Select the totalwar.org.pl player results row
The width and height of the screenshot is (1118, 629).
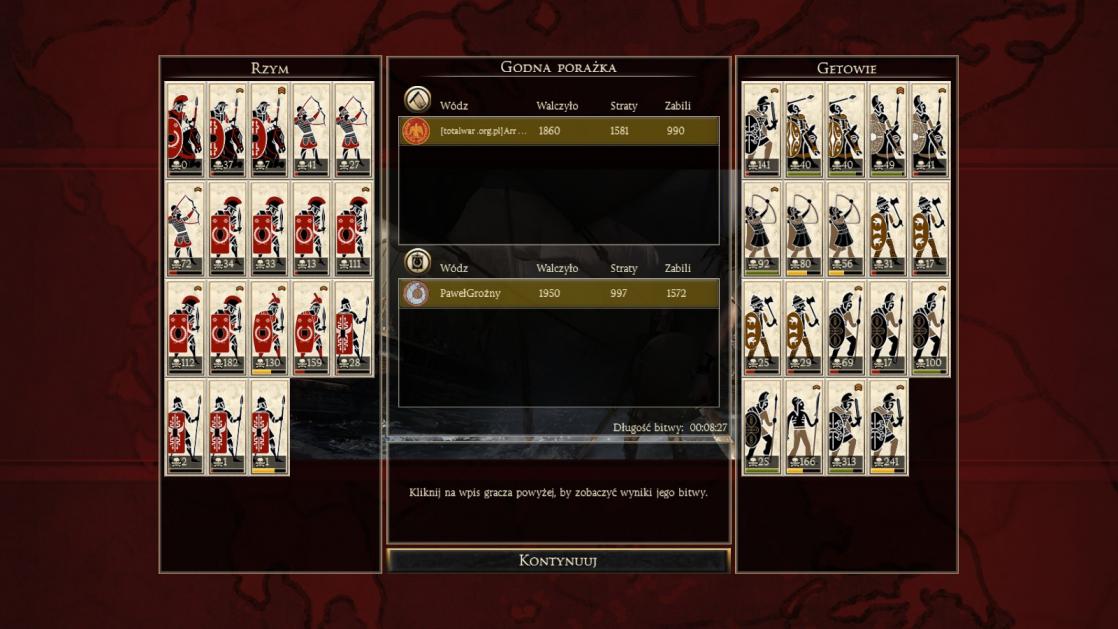558,131
